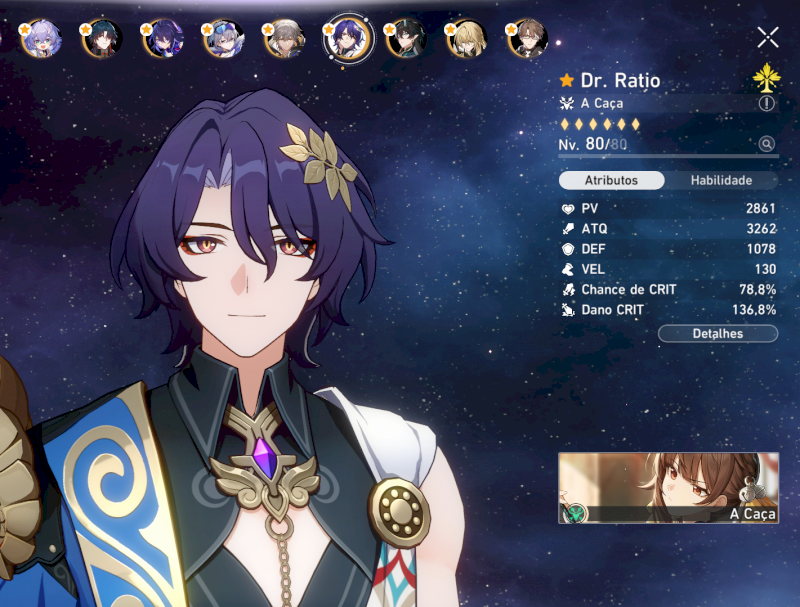The width and height of the screenshot is (800, 607).
Task: Close the character screen with the X
Action: pyautogui.click(x=767, y=38)
